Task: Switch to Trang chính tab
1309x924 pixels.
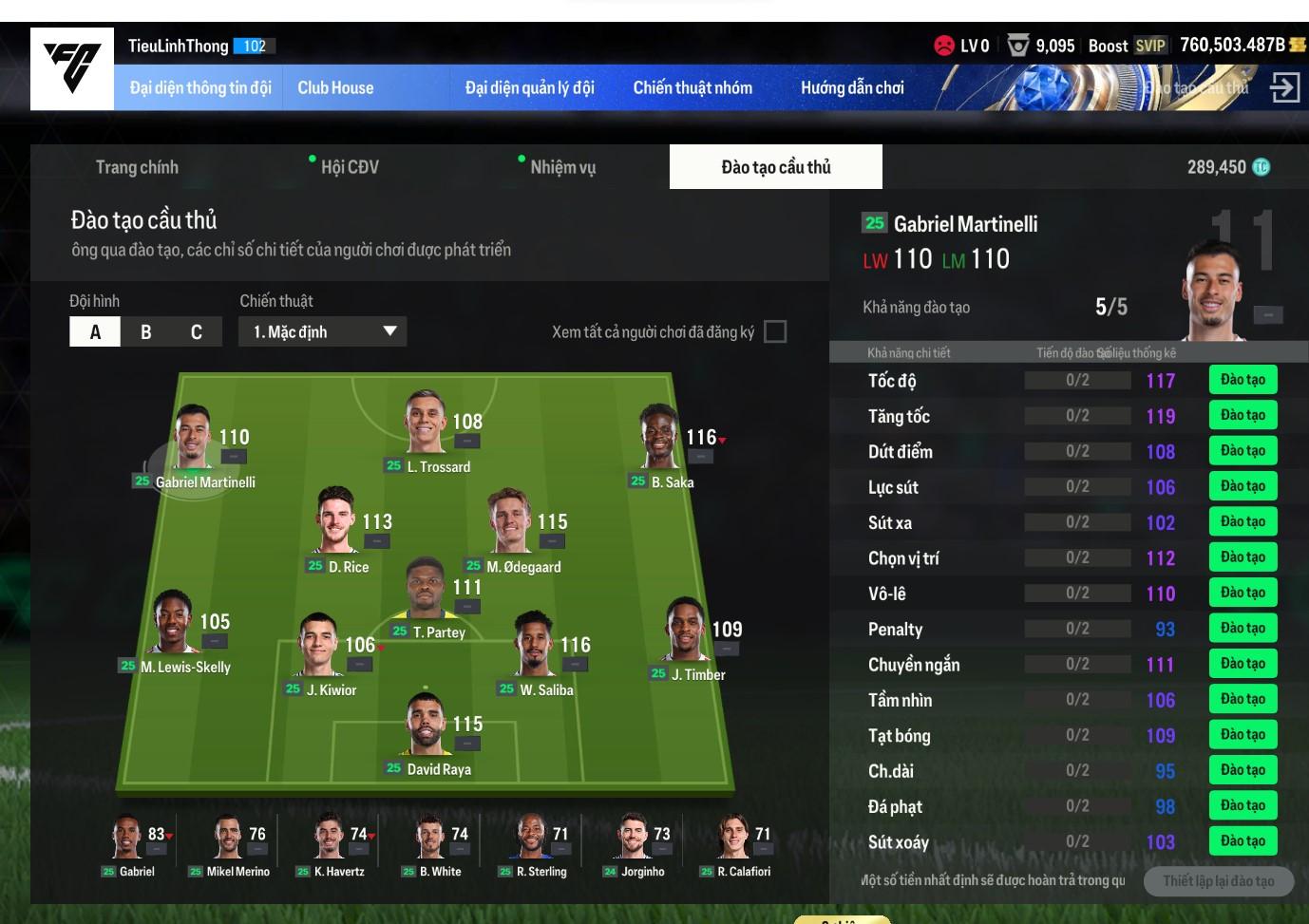Action: click(x=137, y=167)
